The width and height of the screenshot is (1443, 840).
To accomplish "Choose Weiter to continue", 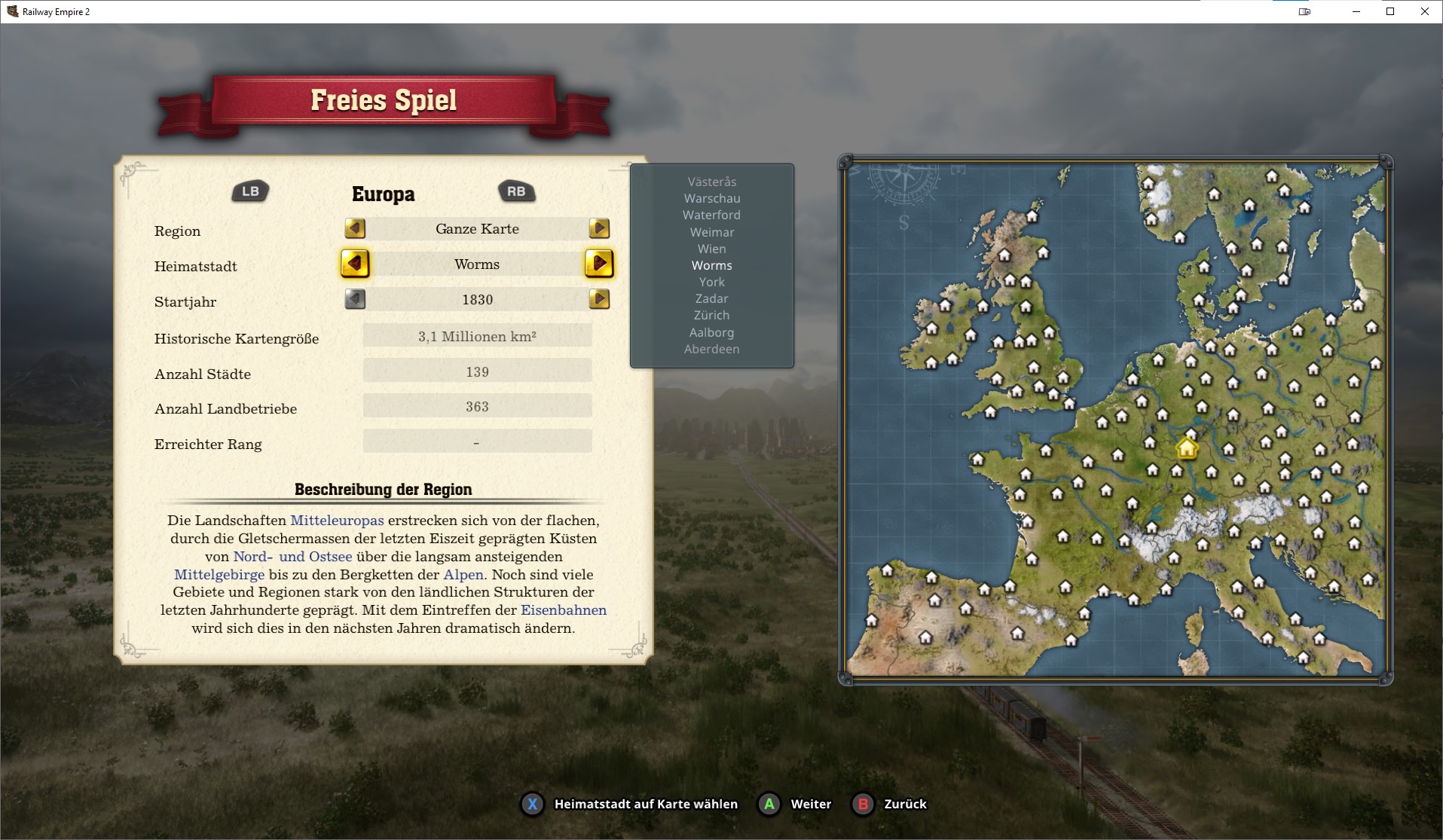I will 795,804.
